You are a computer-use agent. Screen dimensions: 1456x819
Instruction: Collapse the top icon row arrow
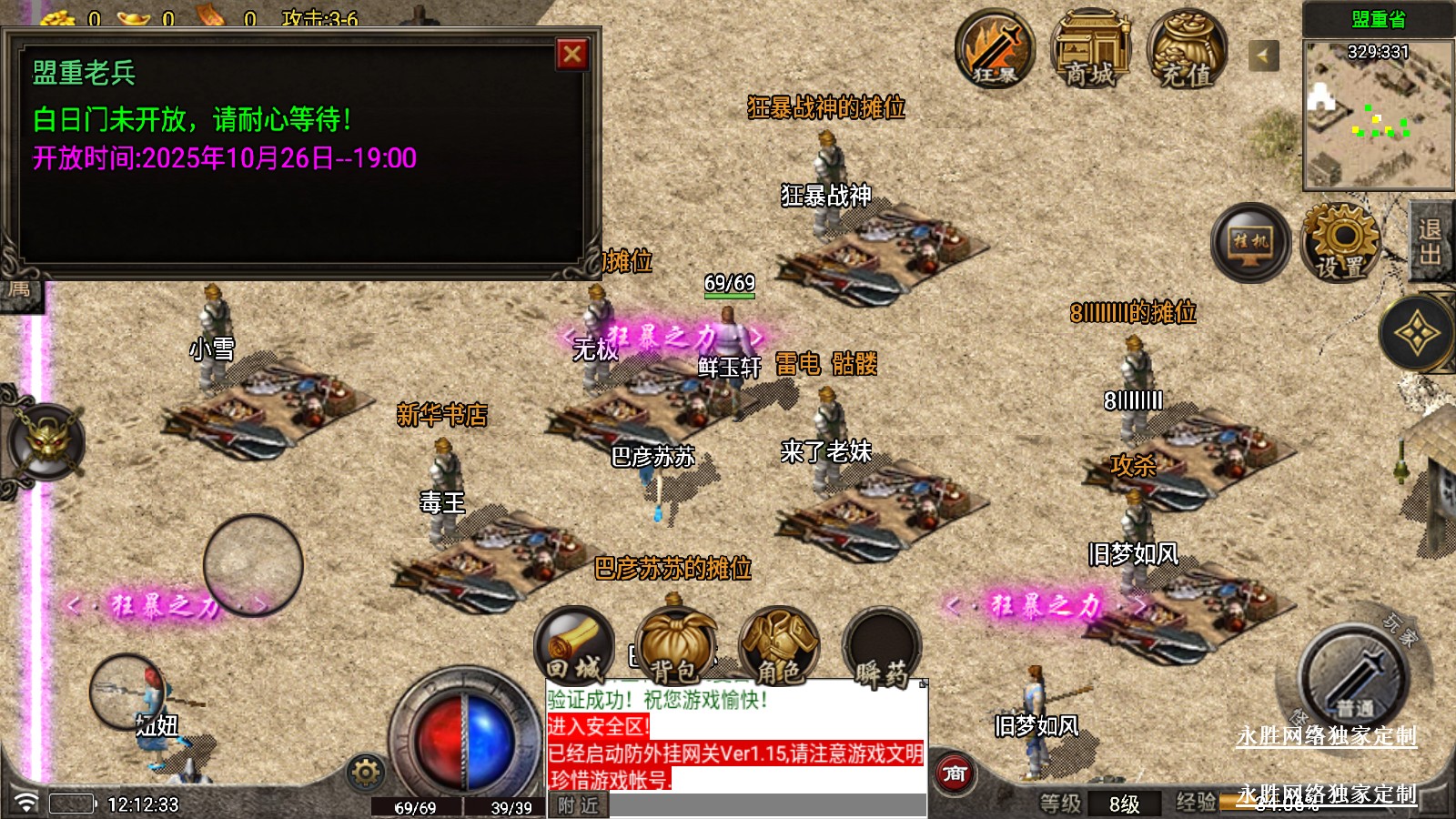click(1263, 56)
